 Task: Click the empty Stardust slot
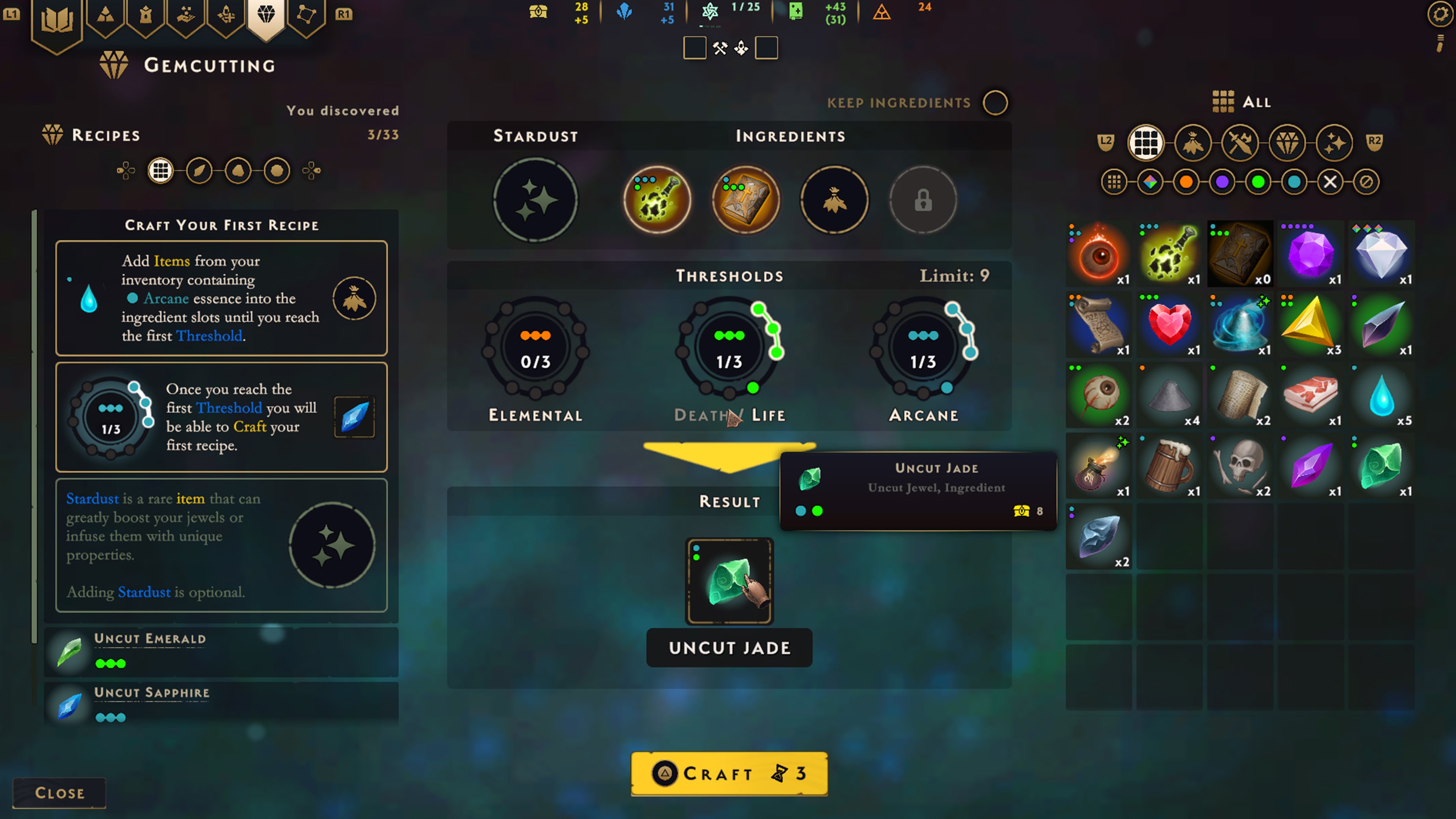[535, 199]
